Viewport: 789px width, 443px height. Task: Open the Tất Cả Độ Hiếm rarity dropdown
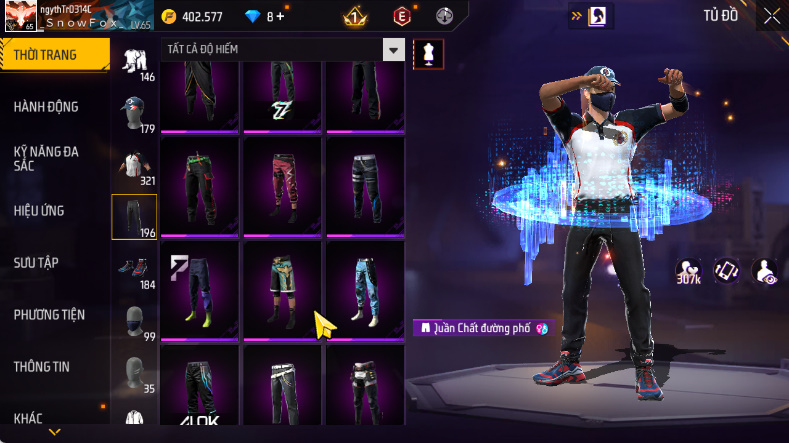[x=394, y=50]
